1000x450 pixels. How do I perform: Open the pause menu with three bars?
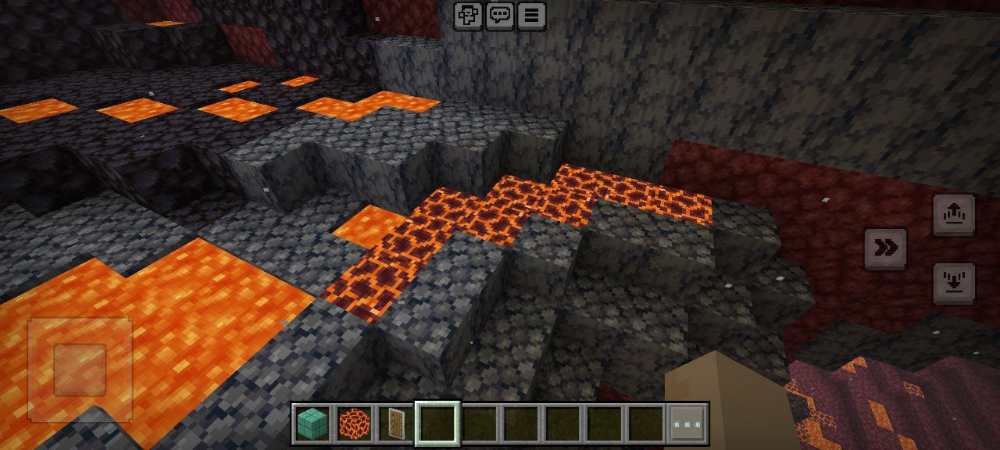coord(531,14)
